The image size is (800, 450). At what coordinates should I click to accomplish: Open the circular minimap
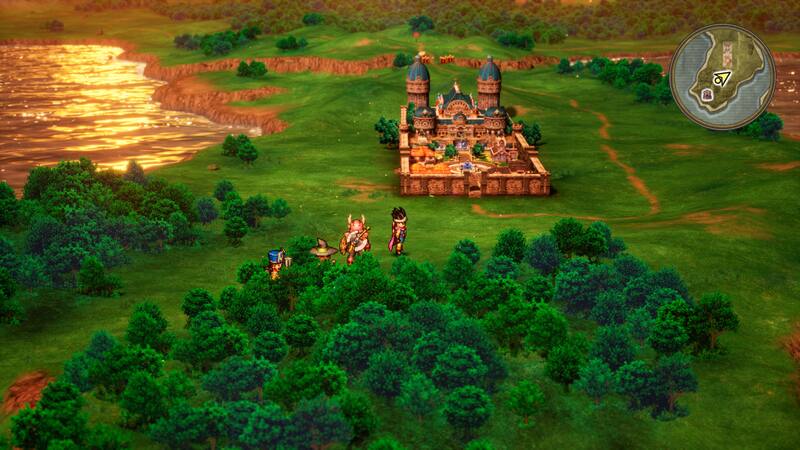(x=722, y=77)
